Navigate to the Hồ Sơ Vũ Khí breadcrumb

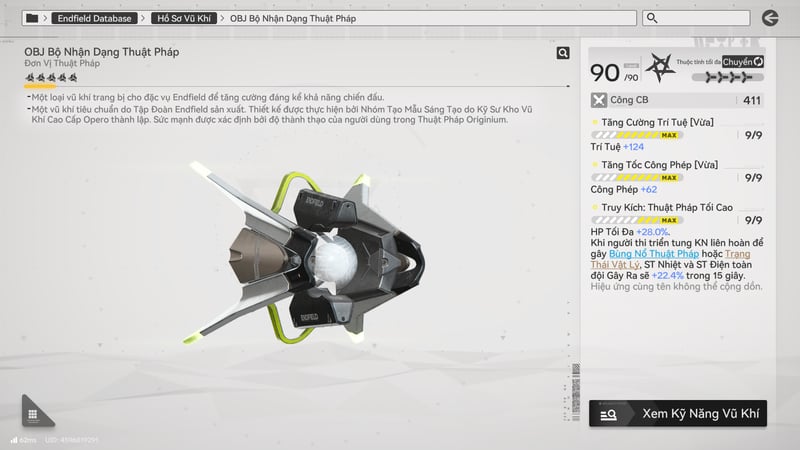[x=186, y=18]
